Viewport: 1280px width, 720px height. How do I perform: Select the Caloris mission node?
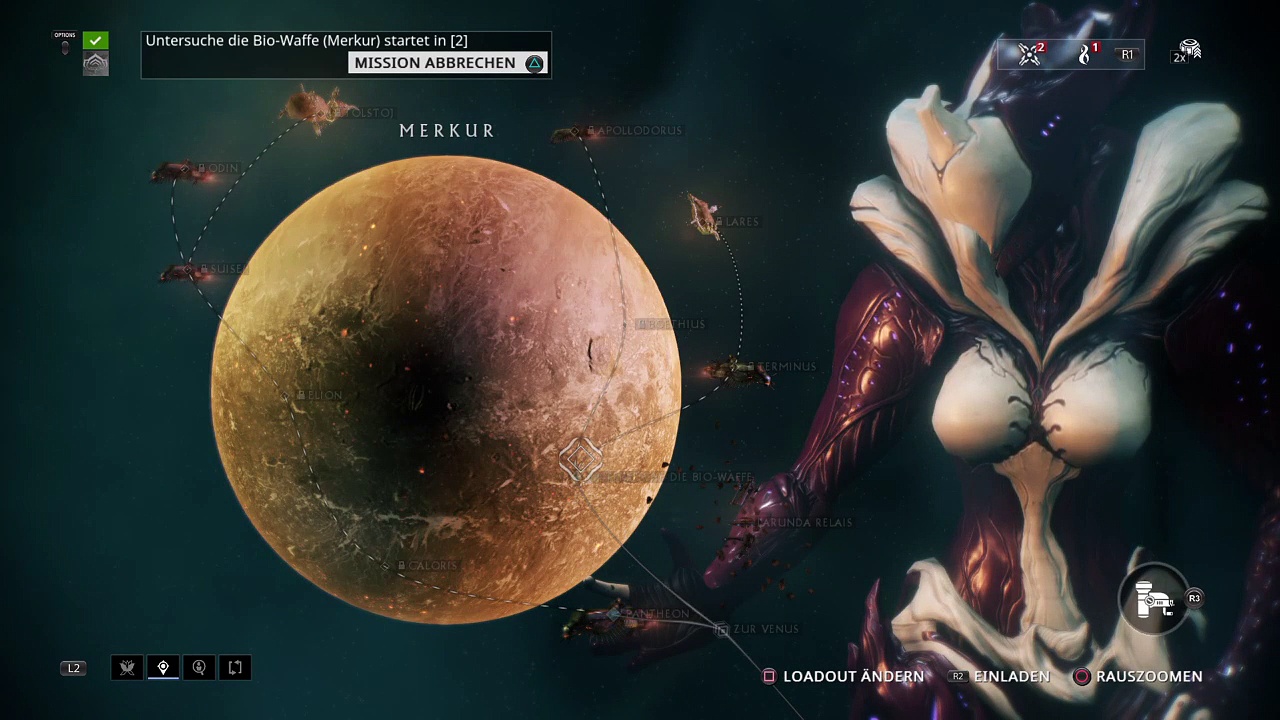(x=427, y=566)
